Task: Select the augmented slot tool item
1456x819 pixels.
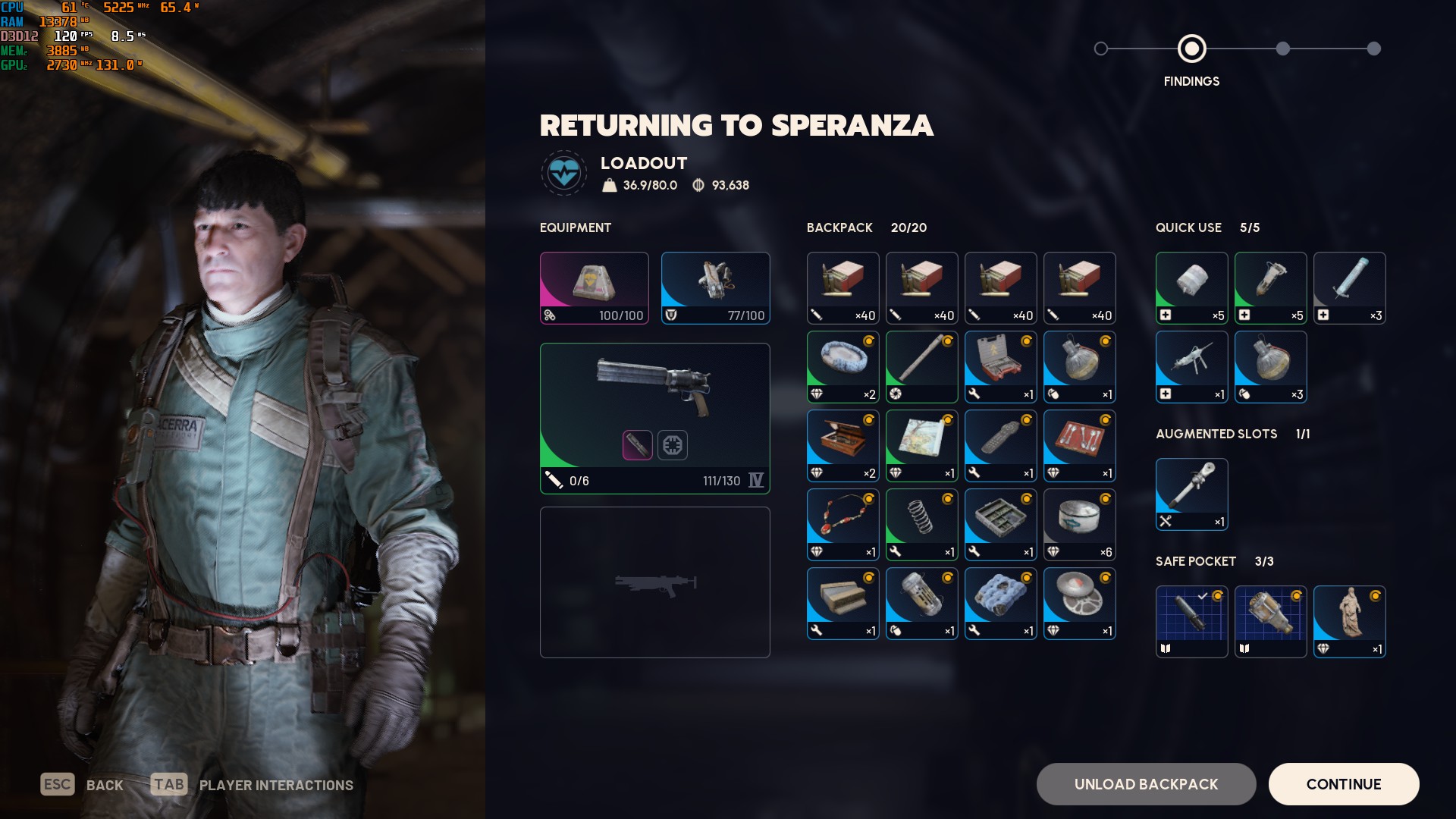Action: click(x=1191, y=494)
